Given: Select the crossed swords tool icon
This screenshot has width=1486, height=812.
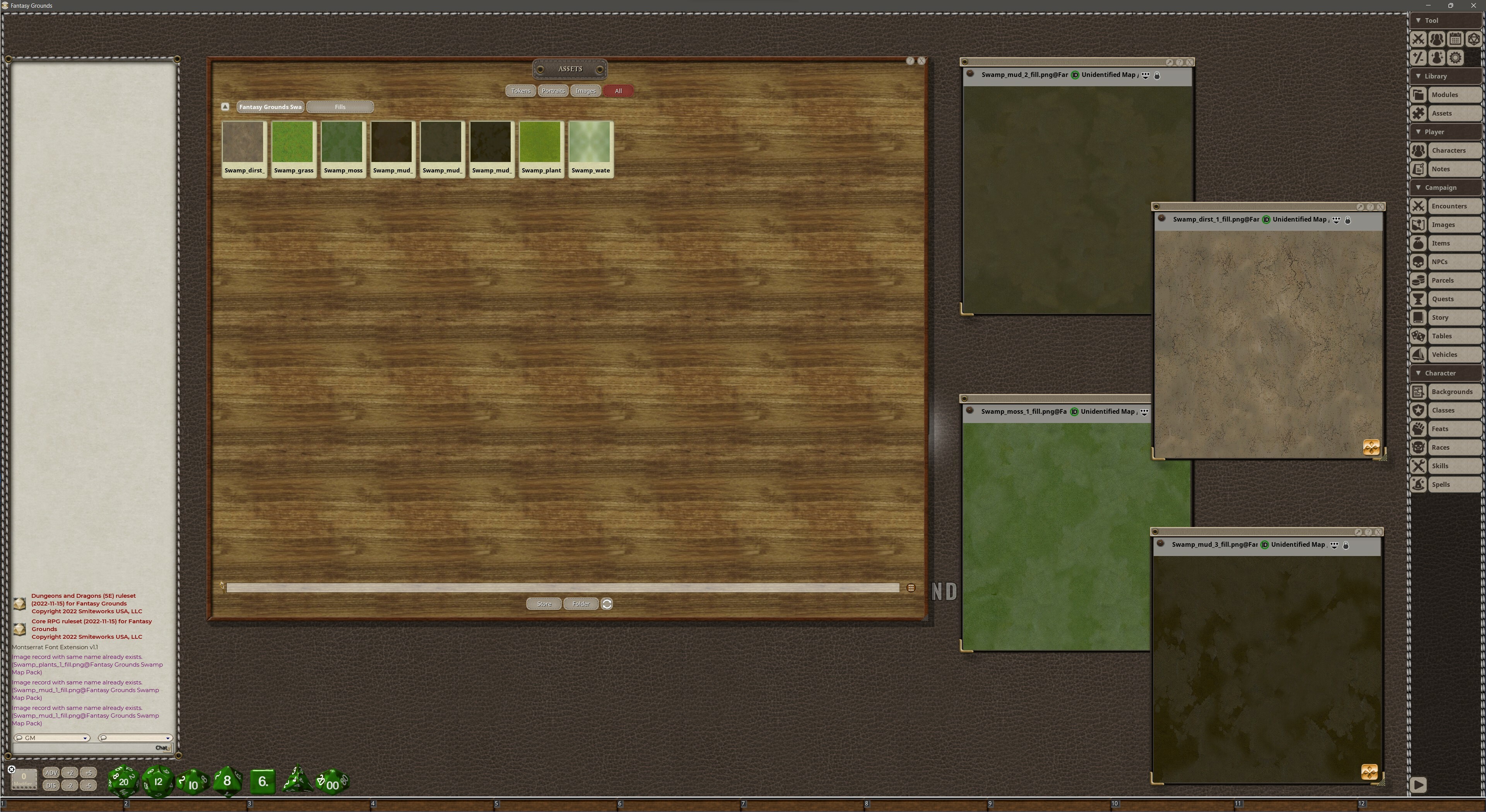Looking at the screenshot, I should [x=1419, y=39].
